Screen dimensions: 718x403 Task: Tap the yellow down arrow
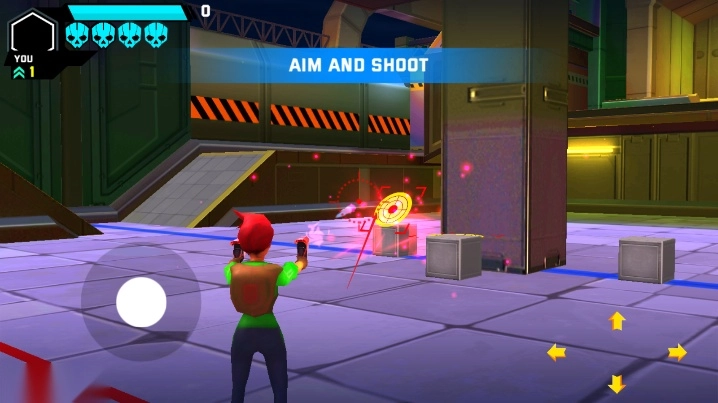point(617,383)
